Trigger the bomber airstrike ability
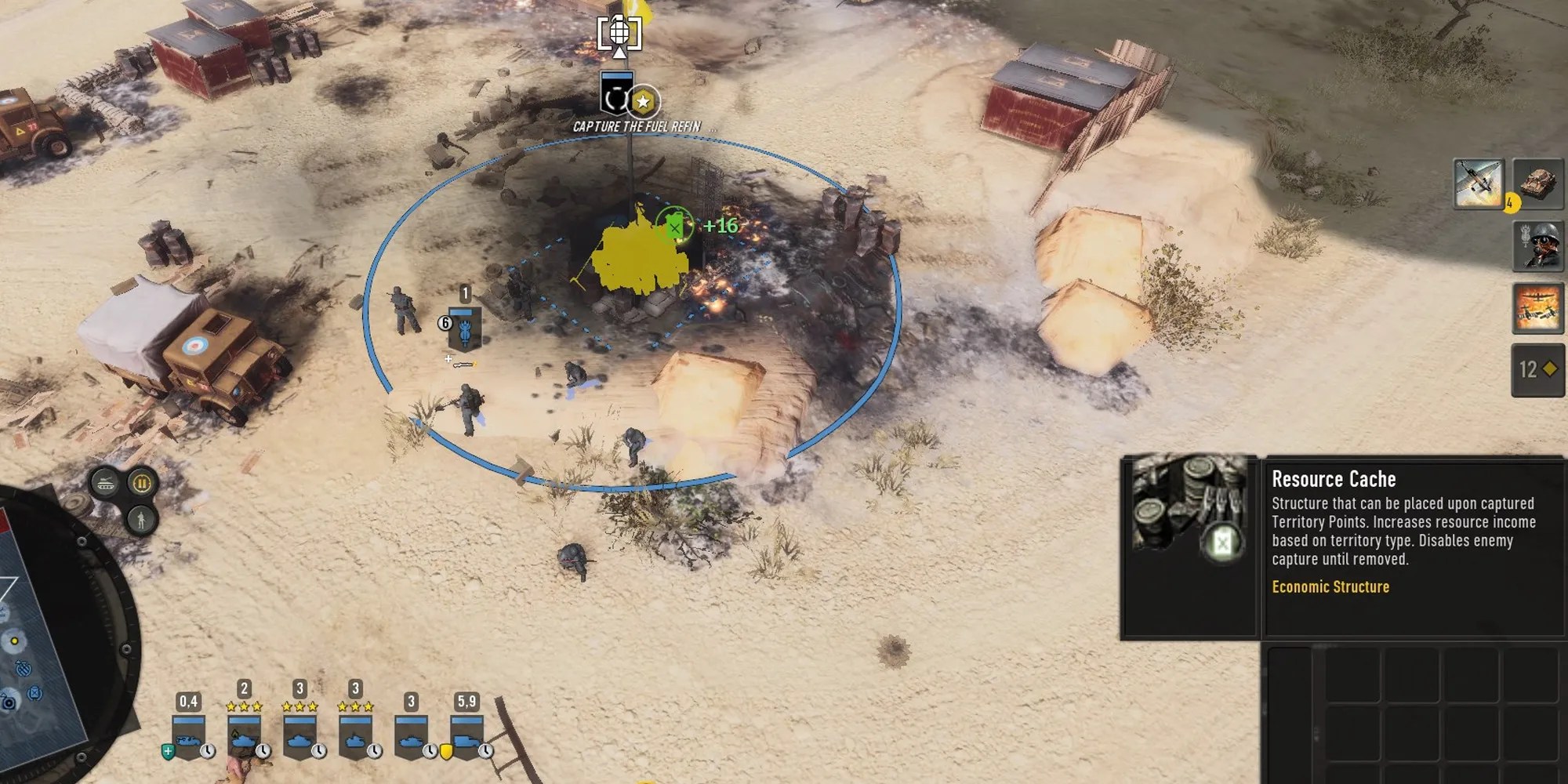 click(1538, 308)
